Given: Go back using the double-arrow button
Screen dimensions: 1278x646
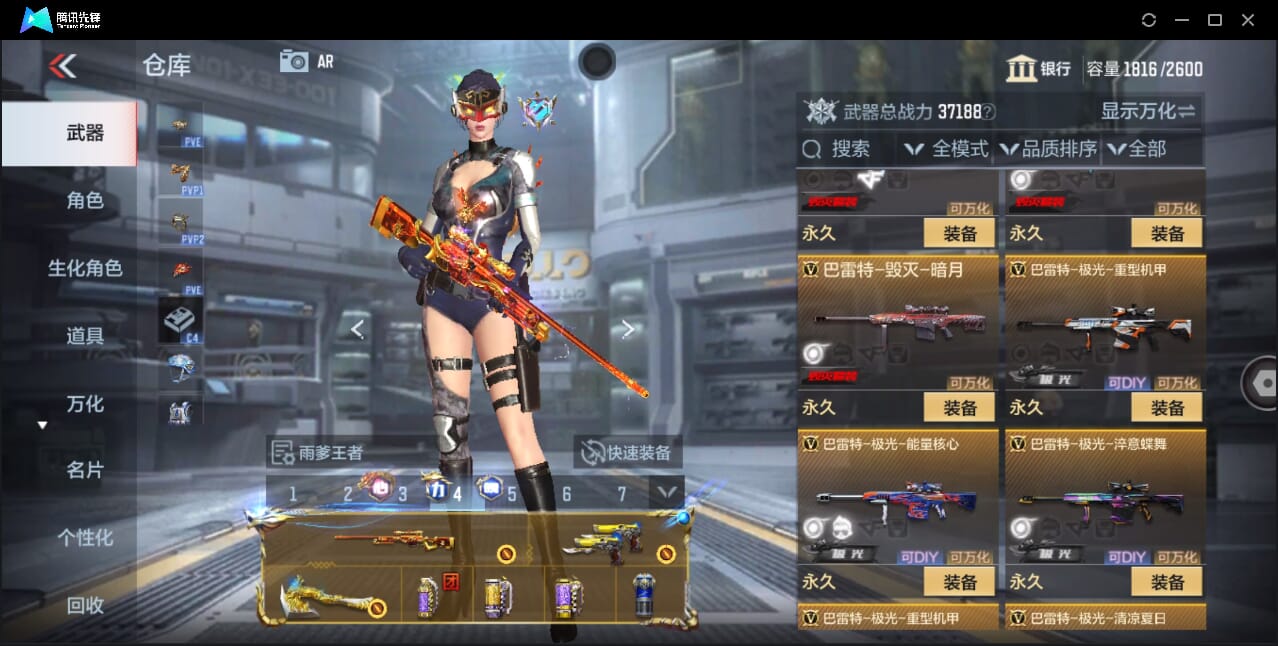Looking at the screenshot, I should pos(62,66).
